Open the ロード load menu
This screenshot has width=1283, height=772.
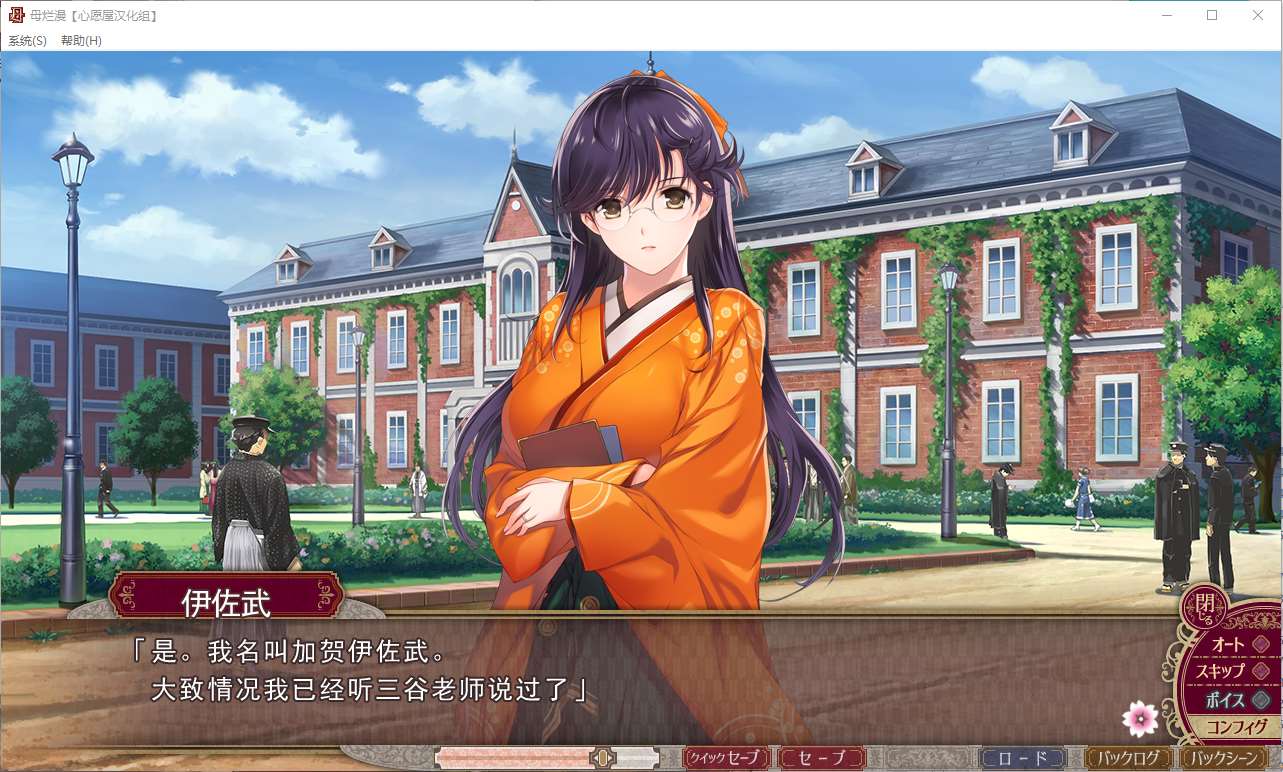point(1023,758)
